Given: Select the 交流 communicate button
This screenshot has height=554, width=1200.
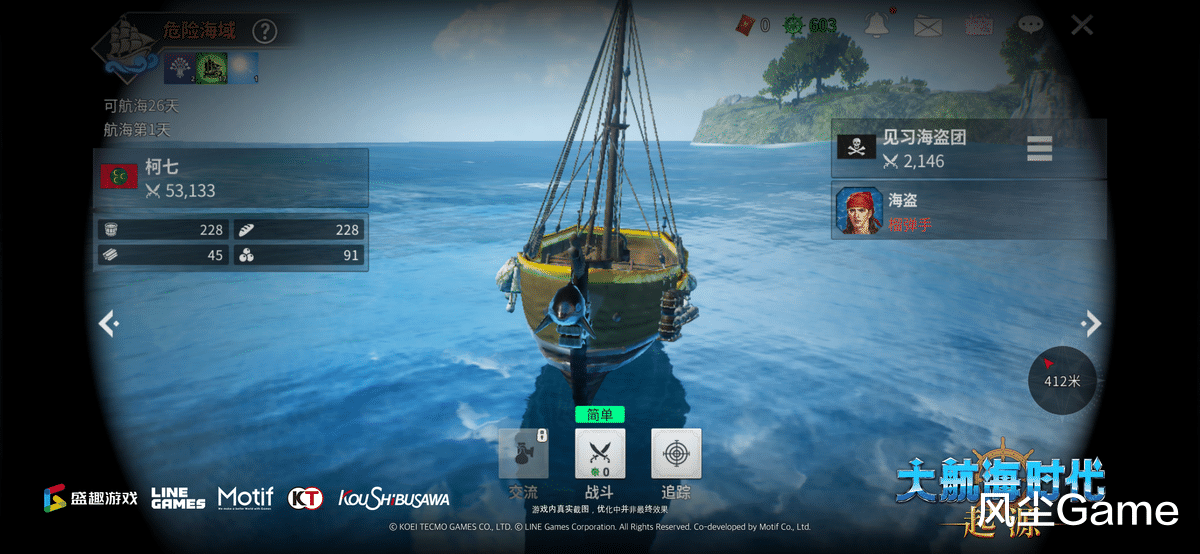Looking at the screenshot, I should pyautogui.click(x=524, y=454).
